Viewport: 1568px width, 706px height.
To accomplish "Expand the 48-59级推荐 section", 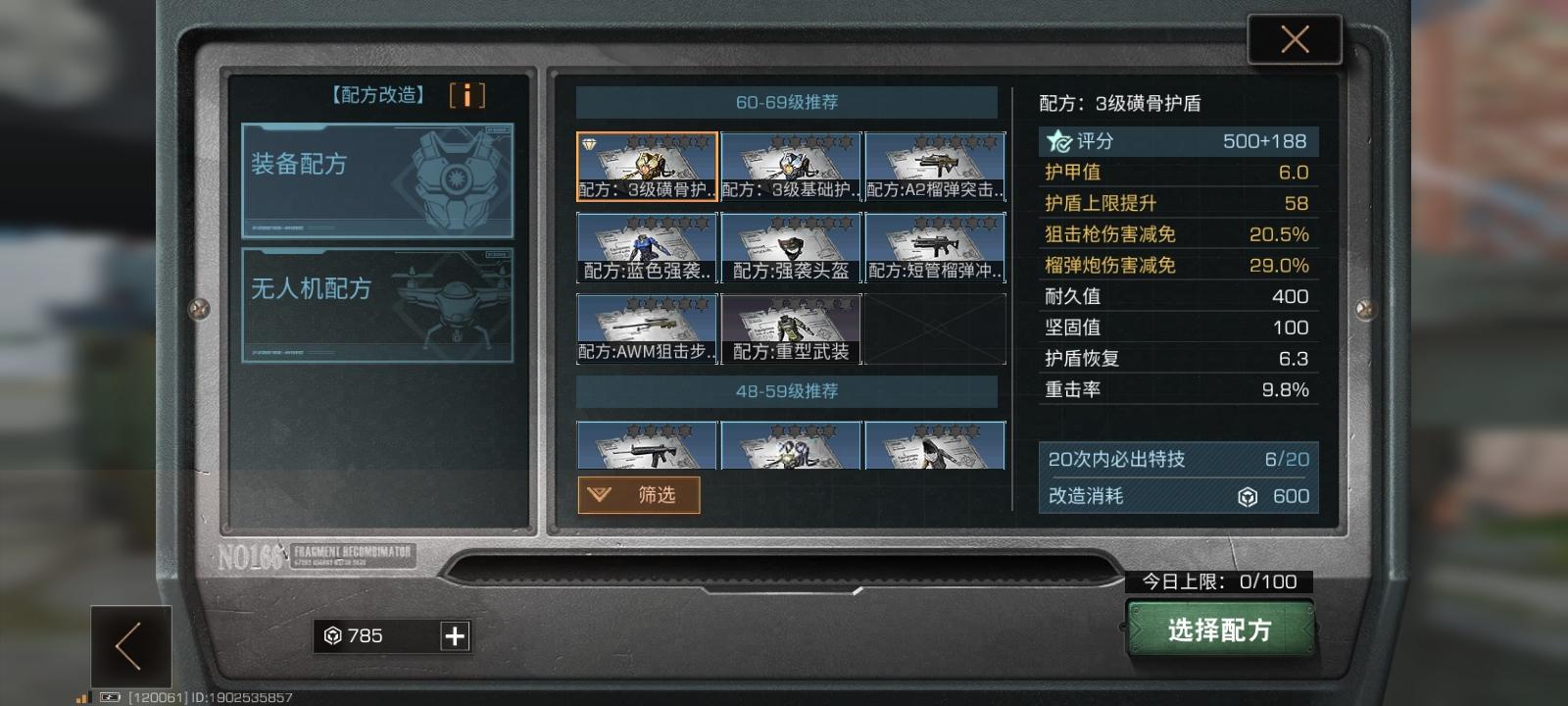I will [x=784, y=390].
